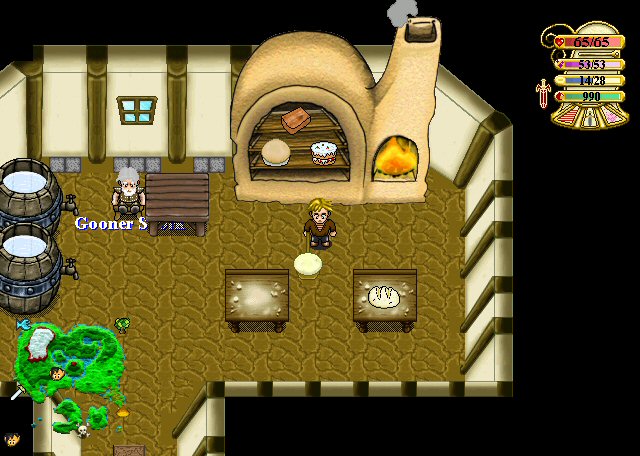Click the red sword icon beside status bars

pyautogui.click(x=543, y=93)
